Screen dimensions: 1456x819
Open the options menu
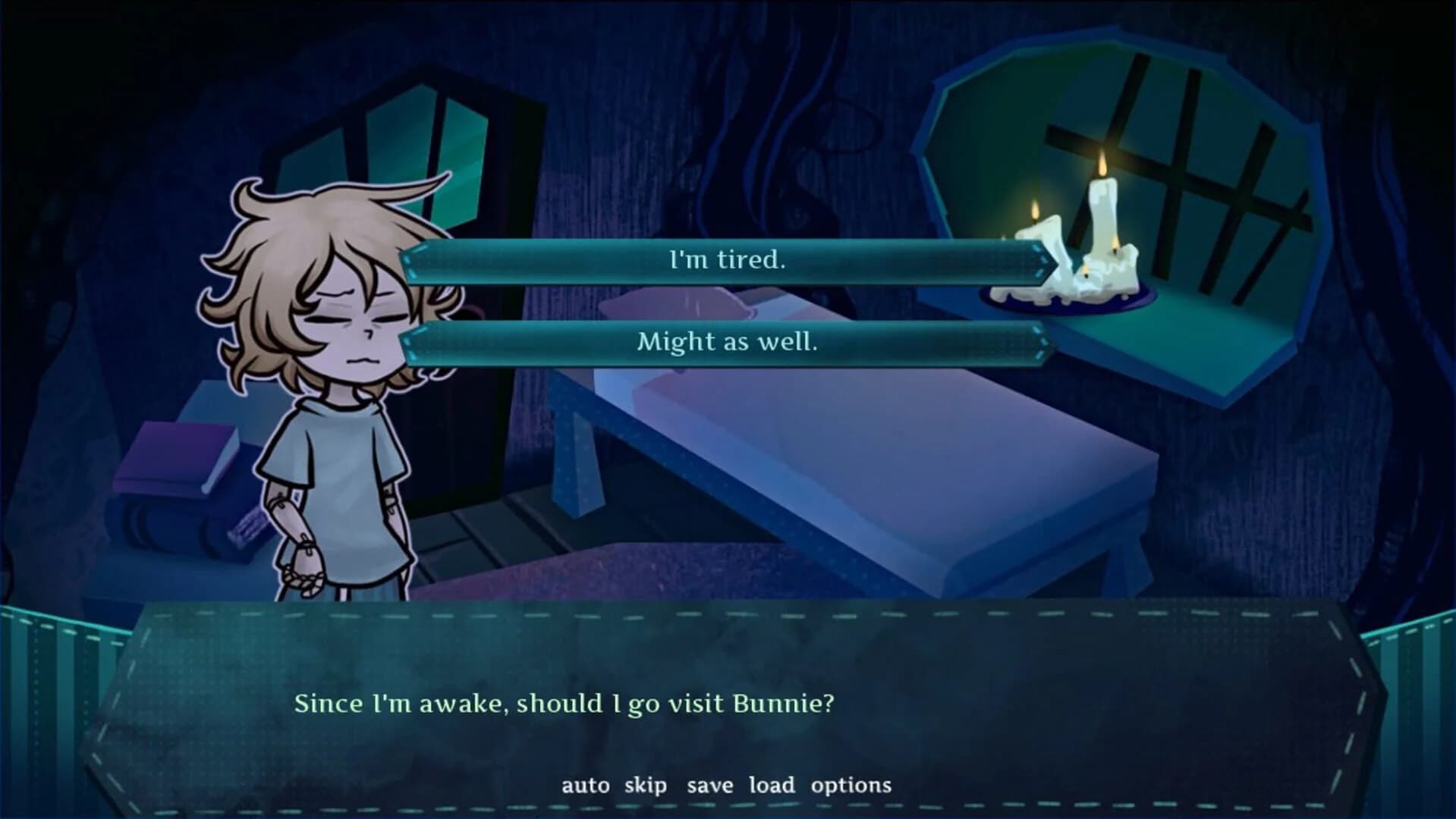pyautogui.click(x=851, y=786)
